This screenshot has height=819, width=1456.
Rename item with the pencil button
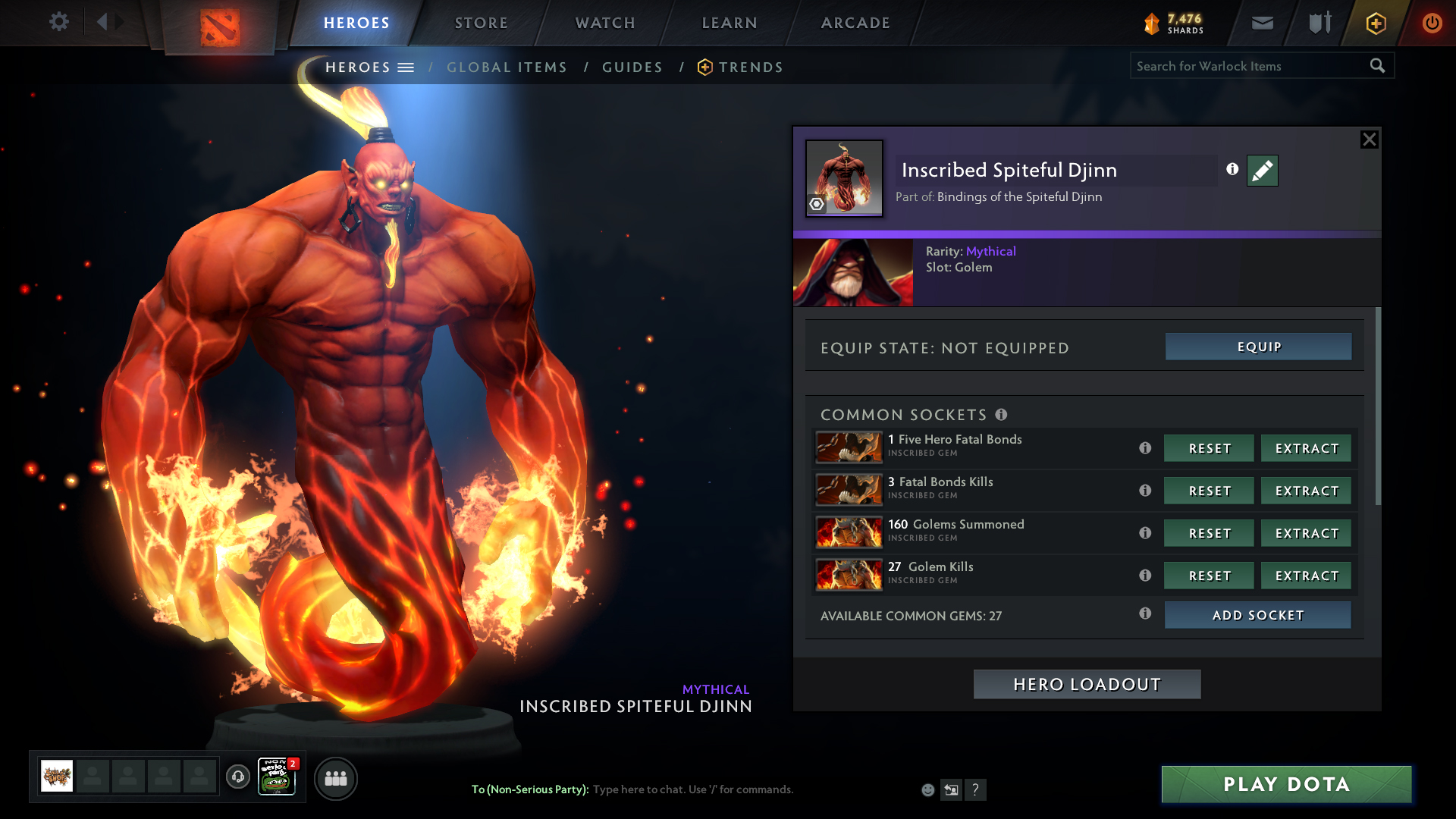[x=1262, y=171]
